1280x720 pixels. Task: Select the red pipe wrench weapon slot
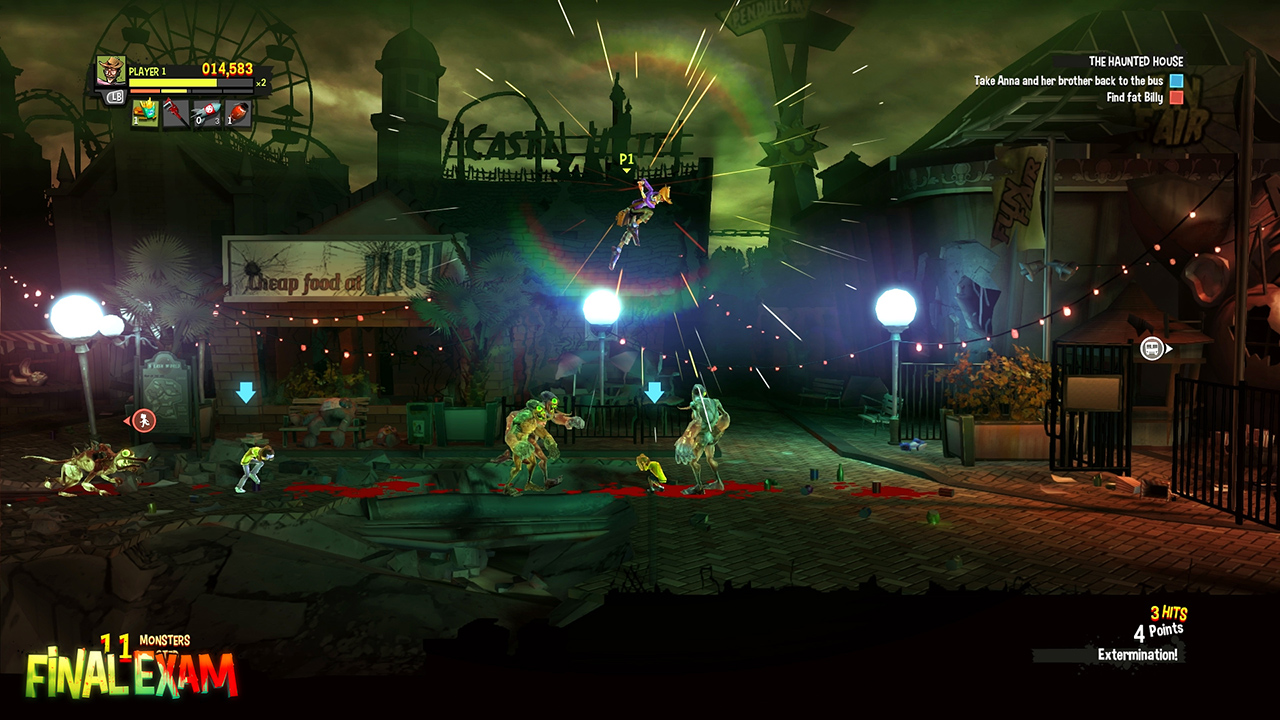pos(177,113)
